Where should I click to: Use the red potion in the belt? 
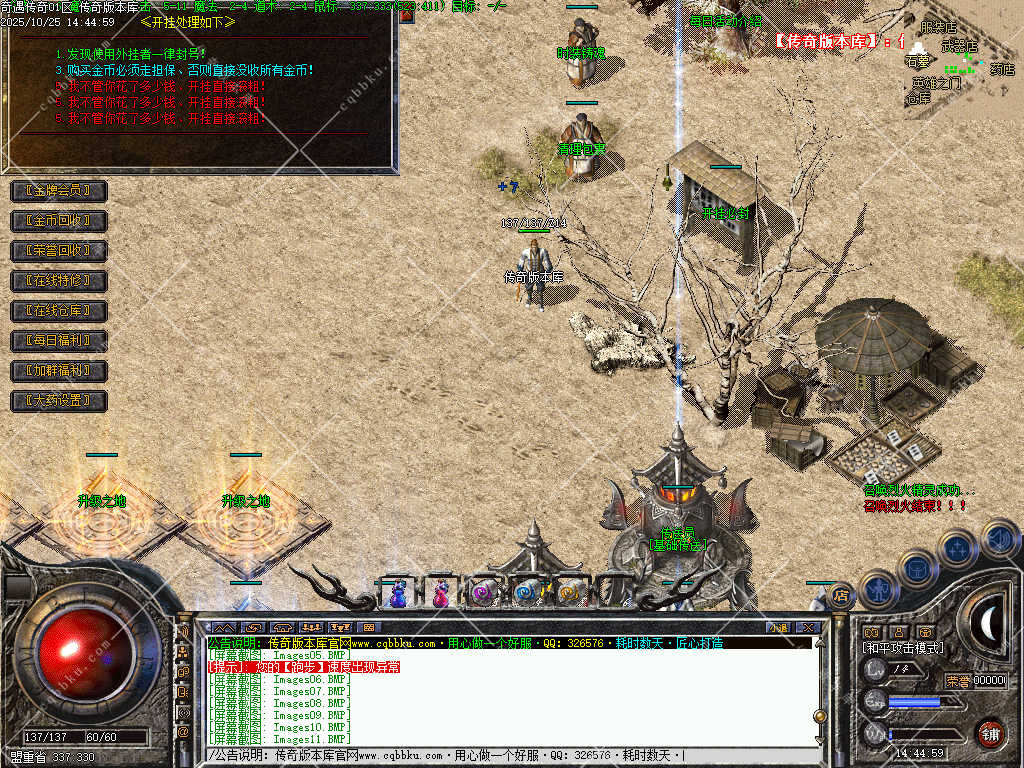(x=440, y=593)
